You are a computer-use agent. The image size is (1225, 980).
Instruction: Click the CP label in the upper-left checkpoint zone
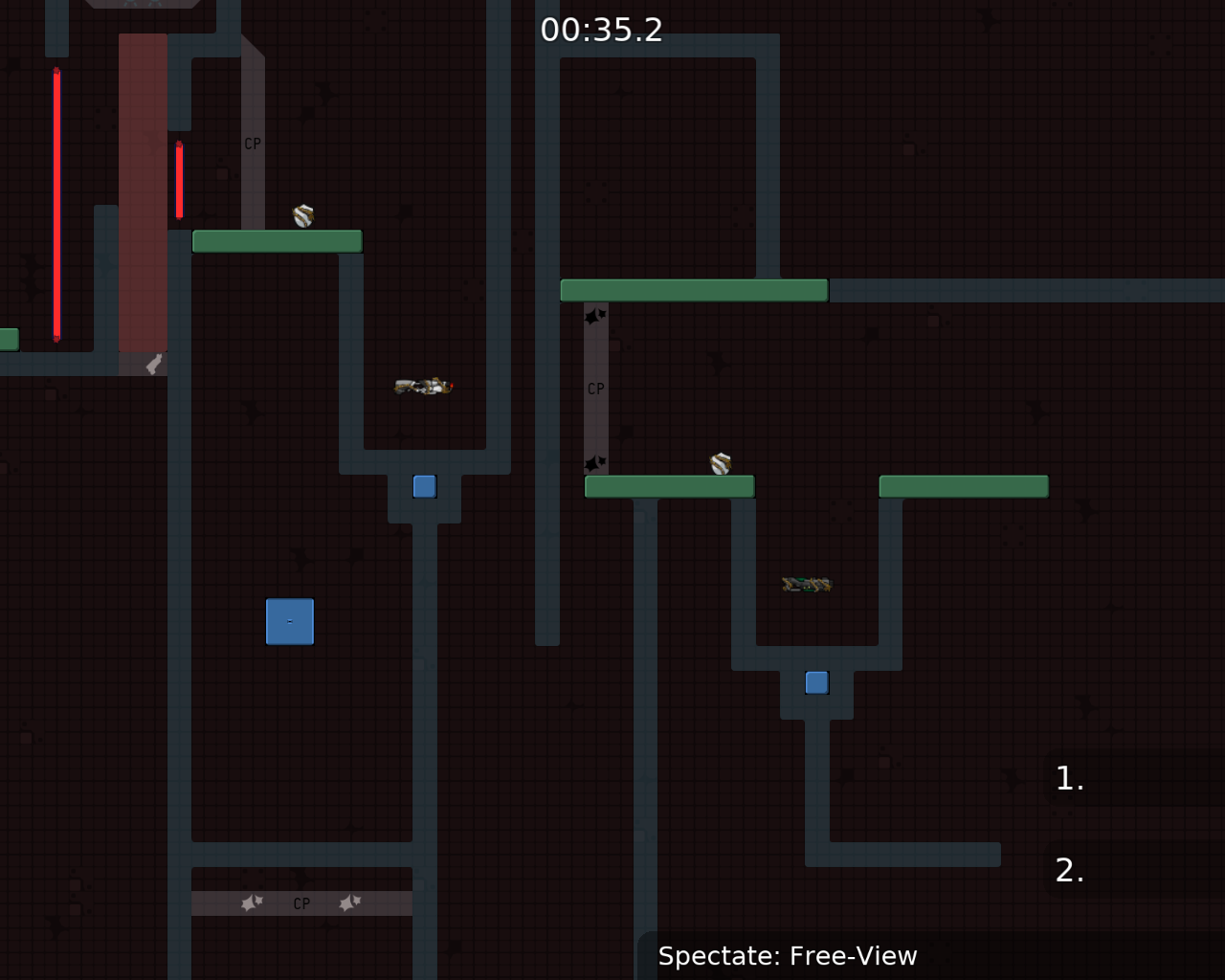click(x=252, y=144)
